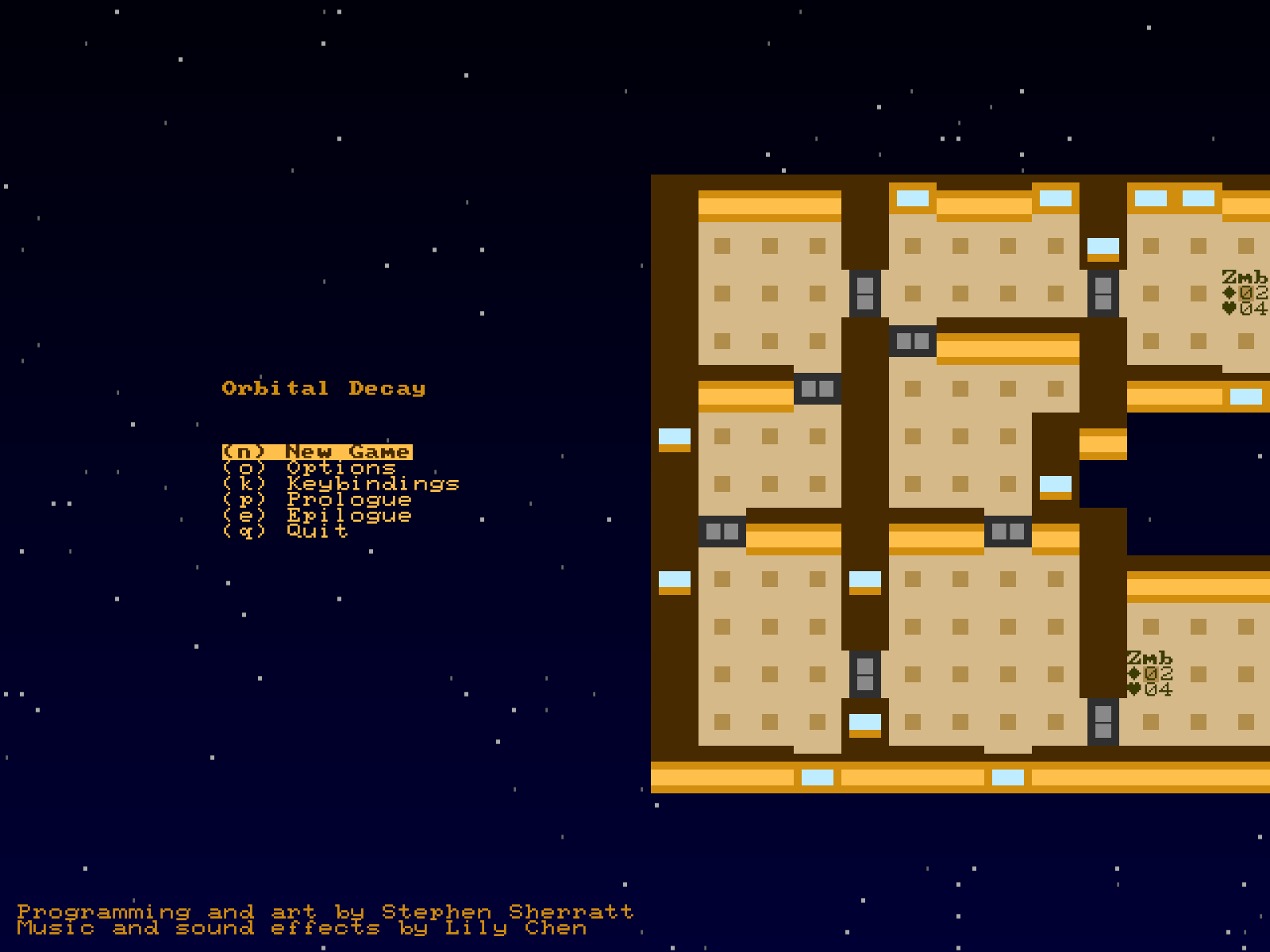This screenshot has width=1270, height=952.
Task: Click Quit to exit the game
Action: [x=286, y=532]
